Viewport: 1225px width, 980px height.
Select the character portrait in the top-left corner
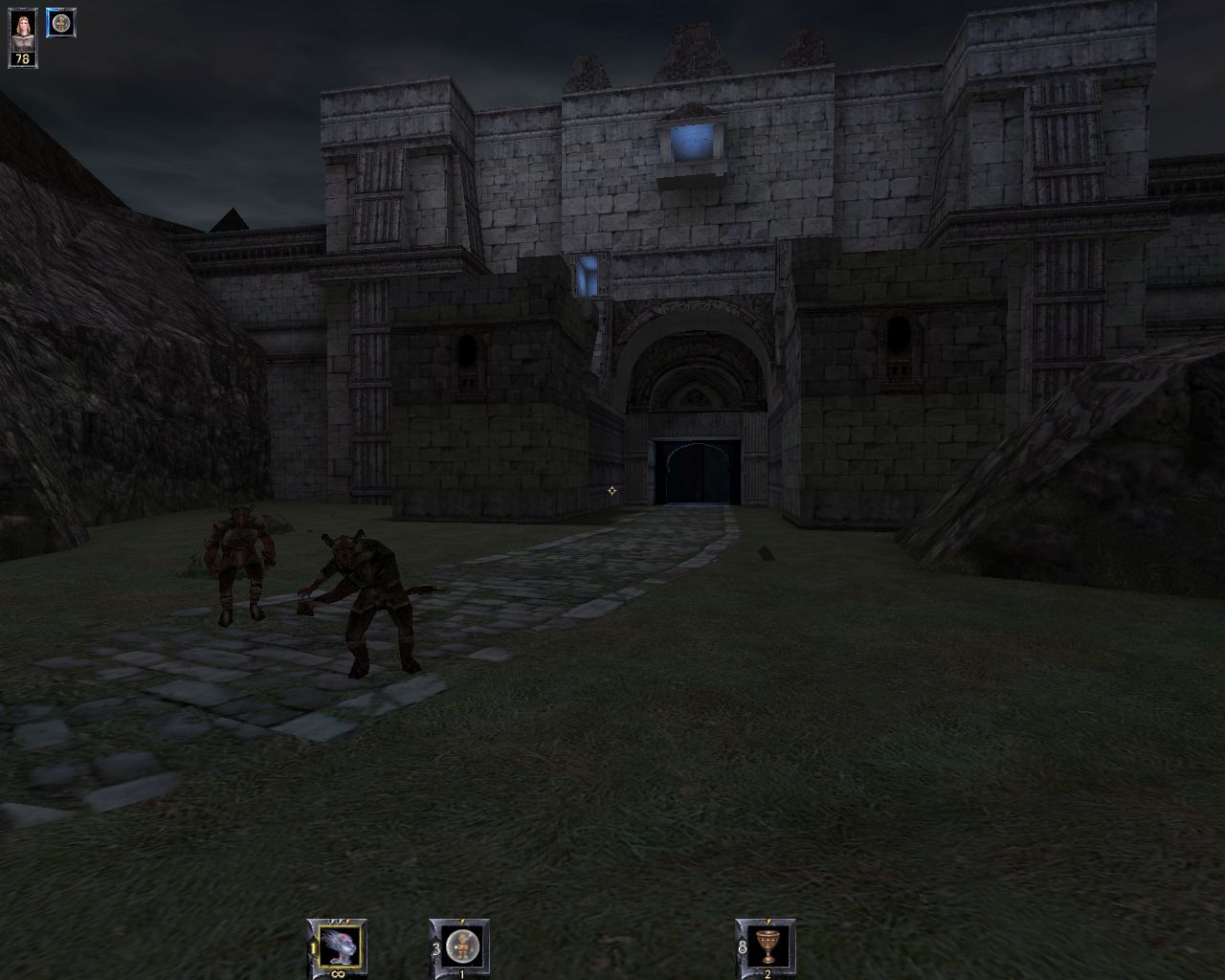(x=23, y=29)
